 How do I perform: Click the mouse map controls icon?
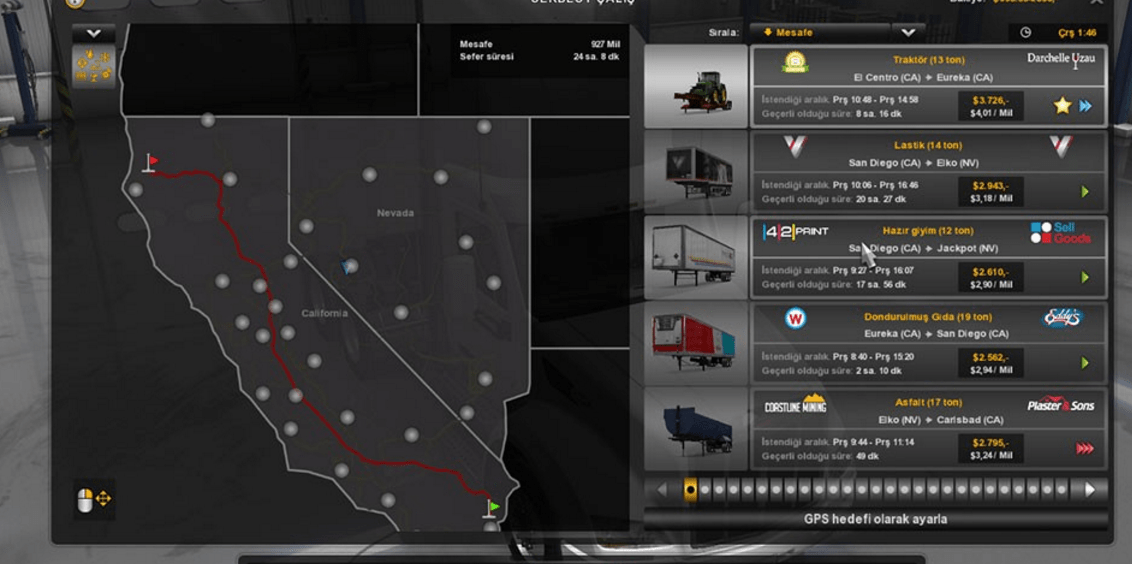(x=94, y=499)
